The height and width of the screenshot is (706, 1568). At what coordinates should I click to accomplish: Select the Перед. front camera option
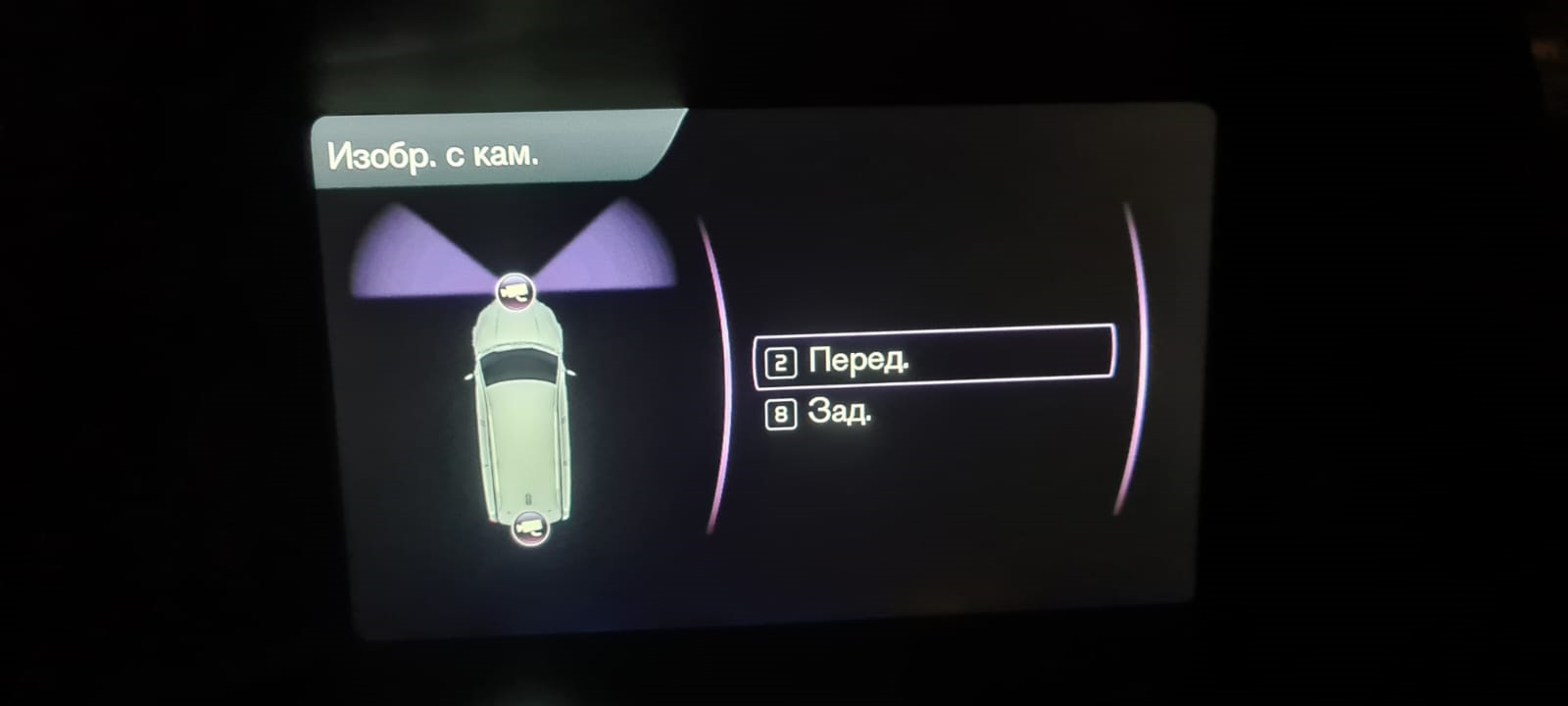pos(857,360)
